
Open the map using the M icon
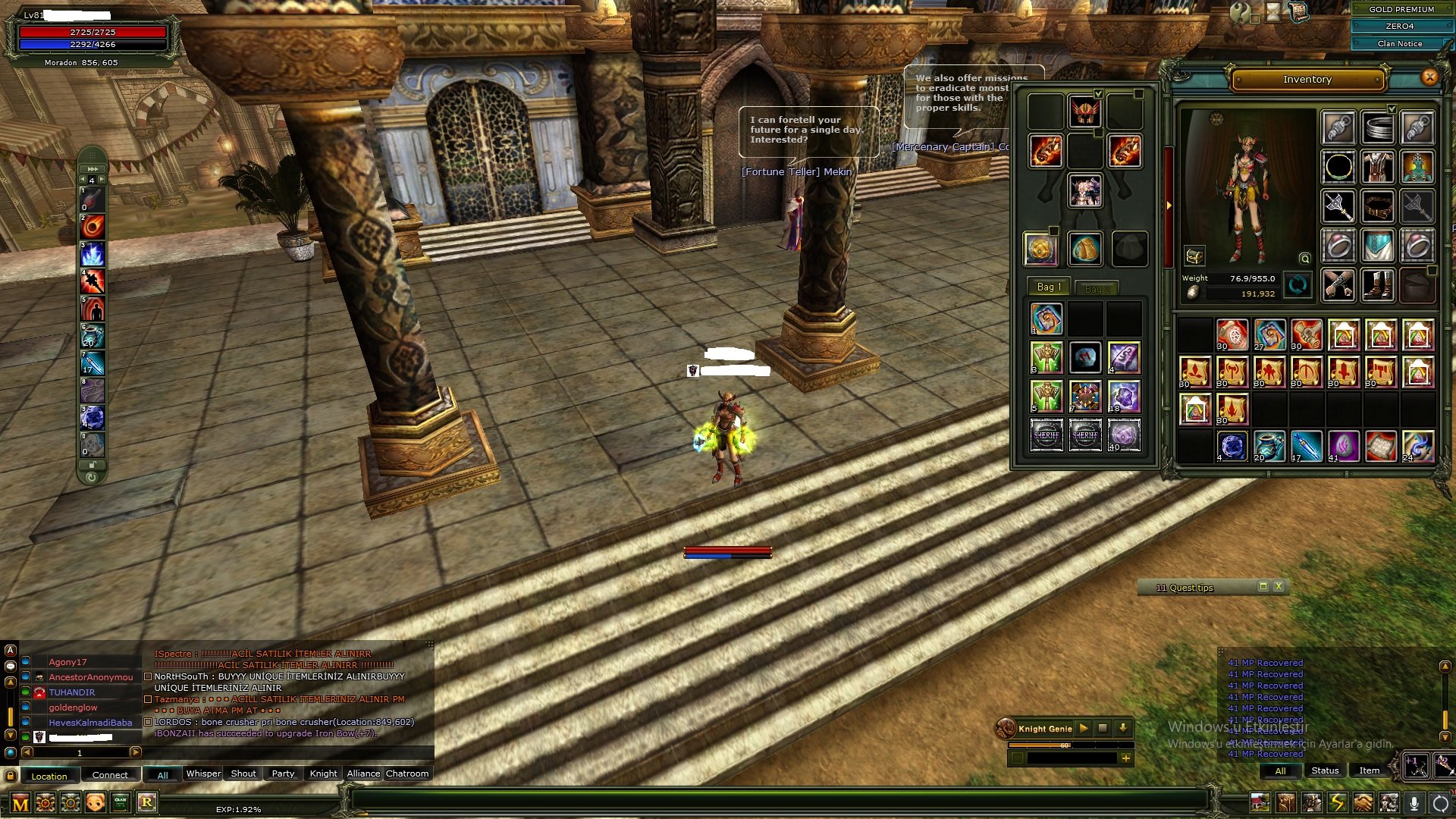[21, 802]
